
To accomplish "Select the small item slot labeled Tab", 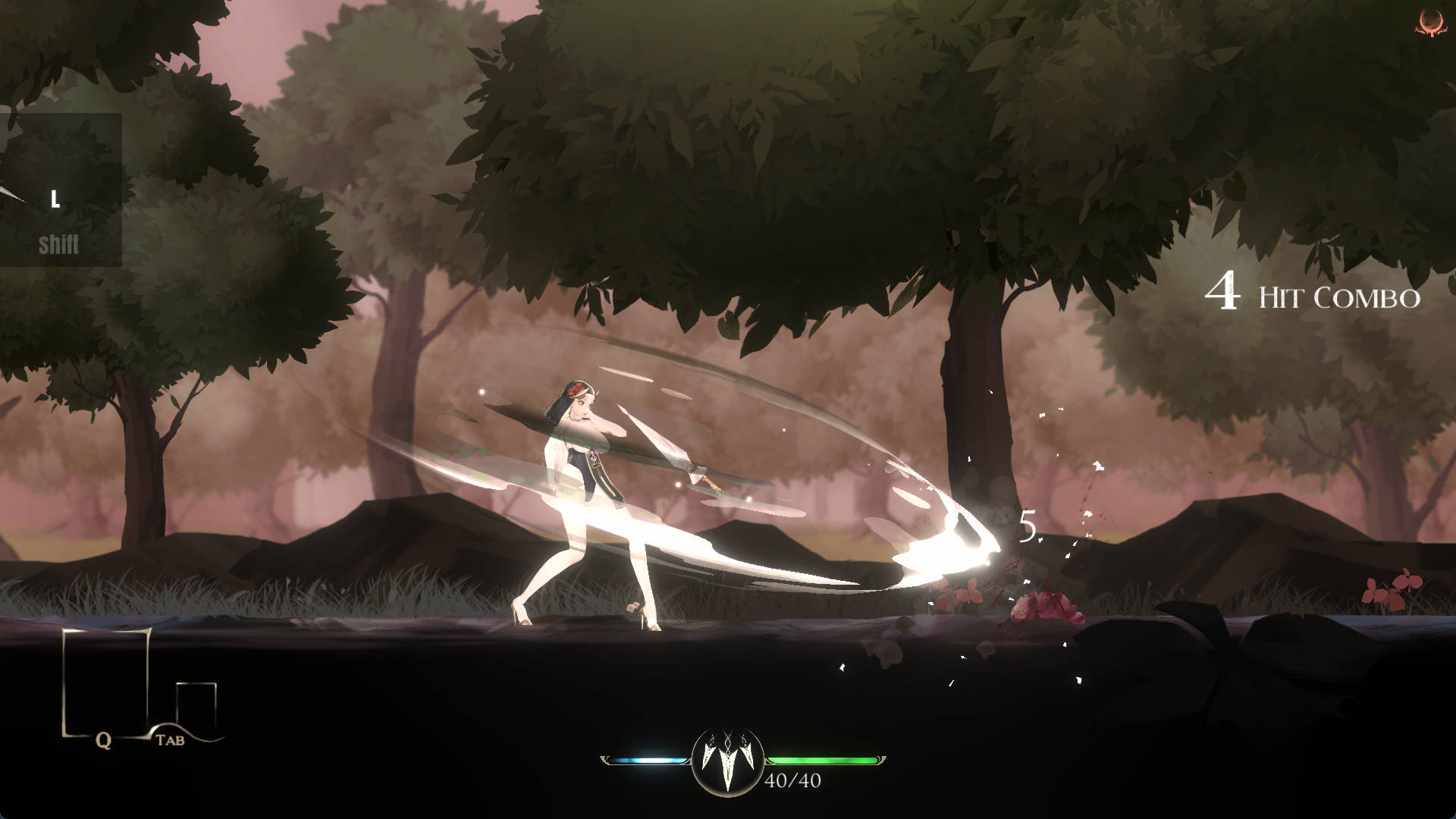I will 196,705.
